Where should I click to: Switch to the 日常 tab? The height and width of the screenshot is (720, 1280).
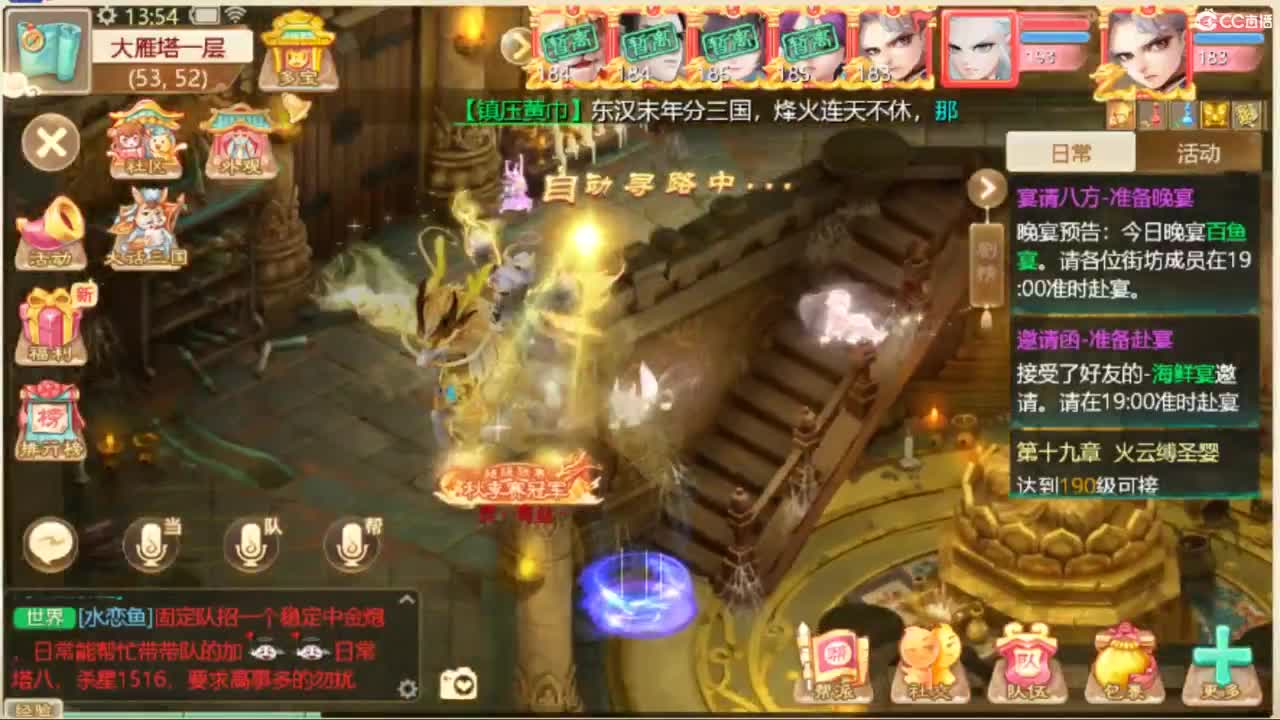[x=1069, y=152]
